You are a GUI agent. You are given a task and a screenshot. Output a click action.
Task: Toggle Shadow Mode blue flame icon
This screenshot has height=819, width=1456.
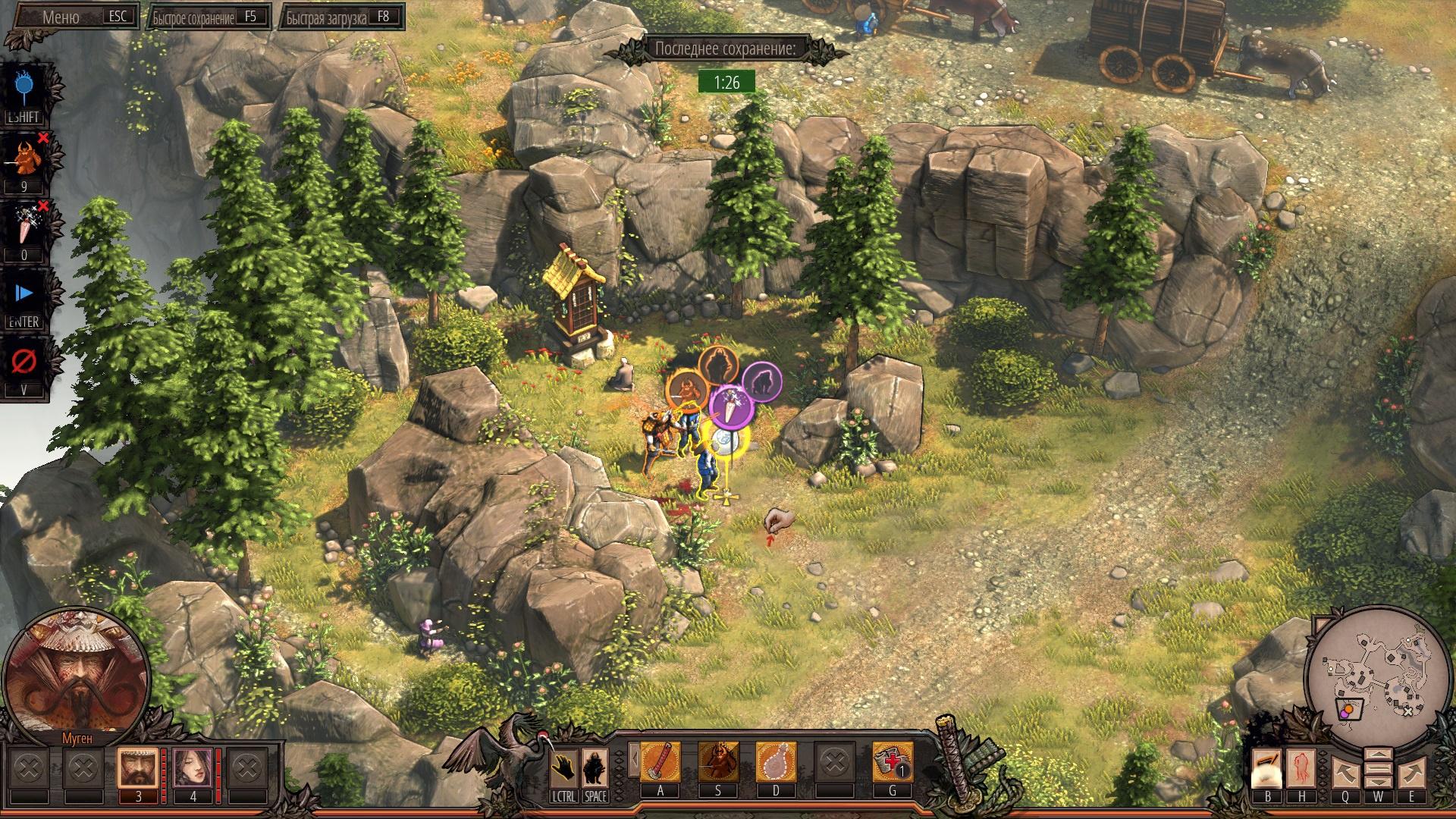(x=24, y=88)
